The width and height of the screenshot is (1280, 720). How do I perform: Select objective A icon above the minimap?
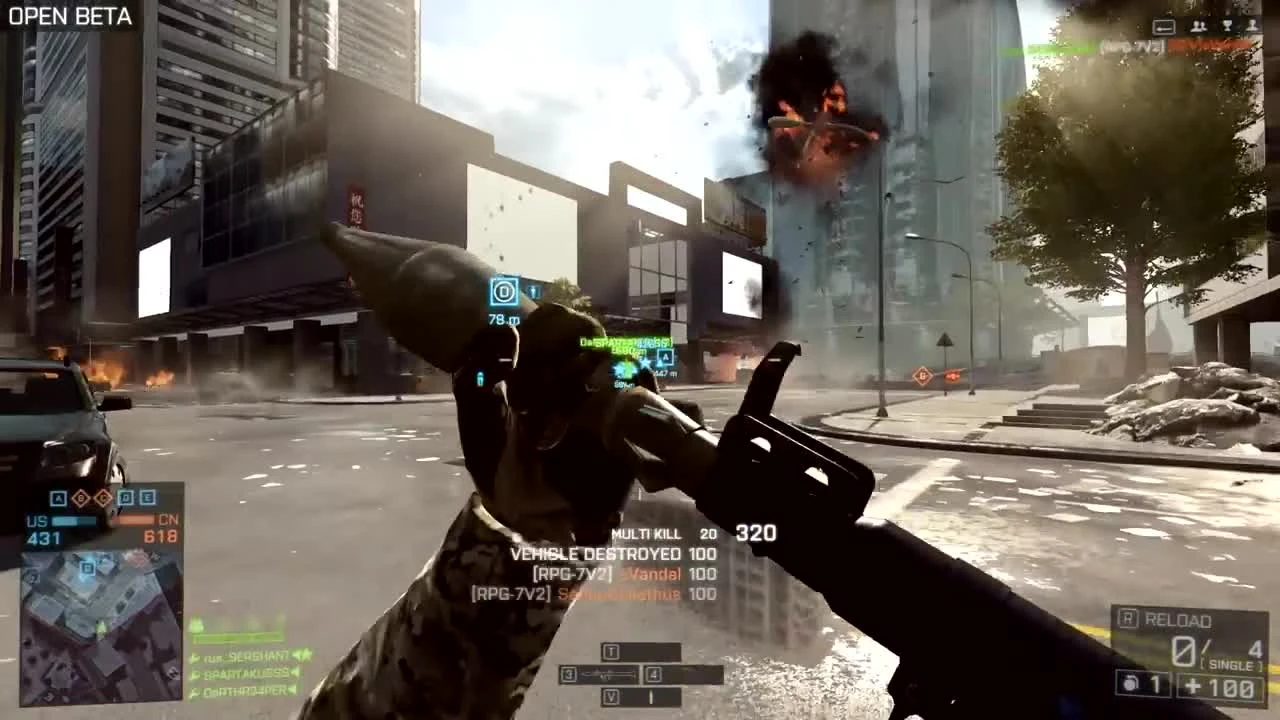point(59,497)
